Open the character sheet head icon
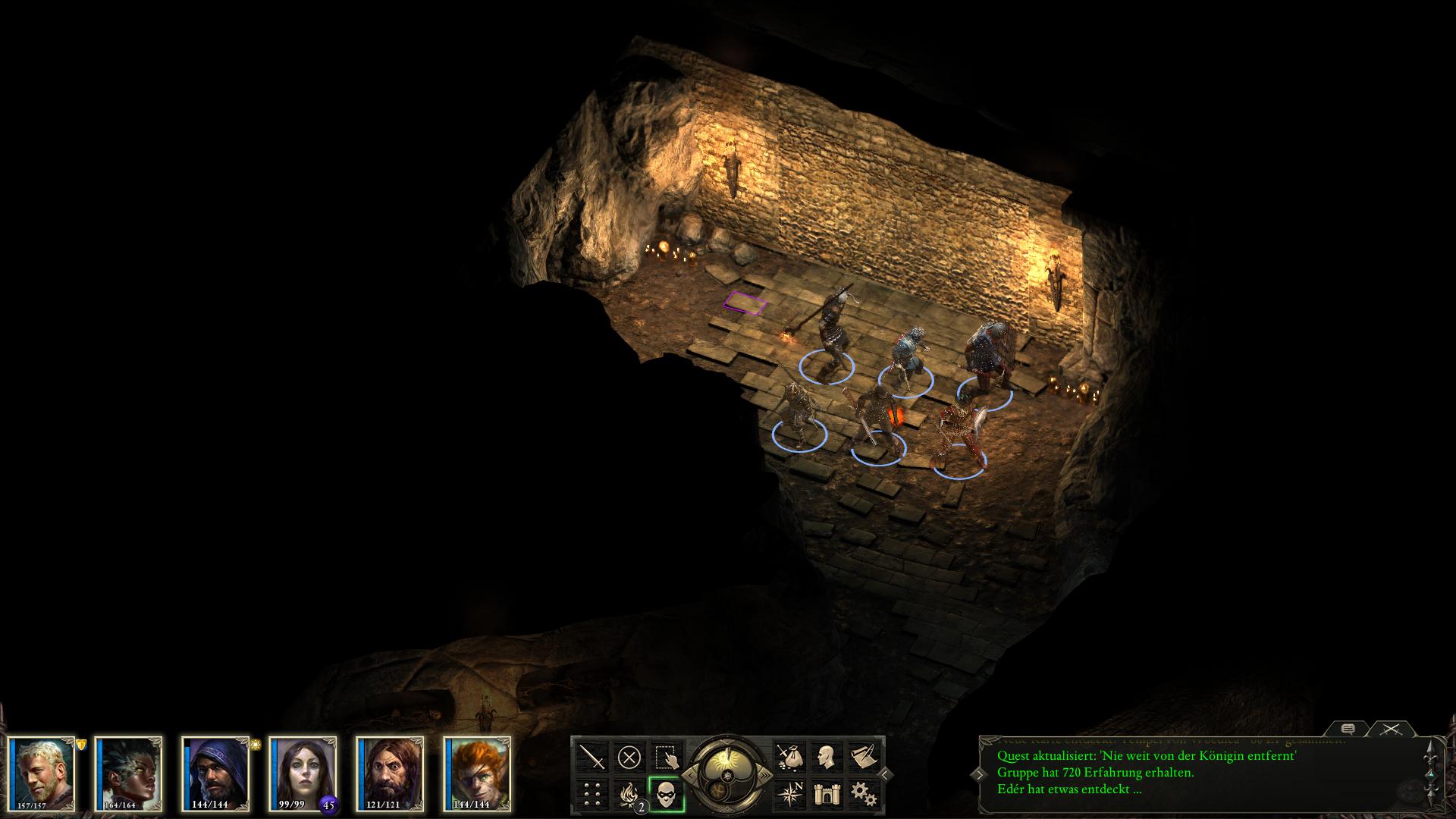This screenshot has width=1456, height=819. click(826, 757)
